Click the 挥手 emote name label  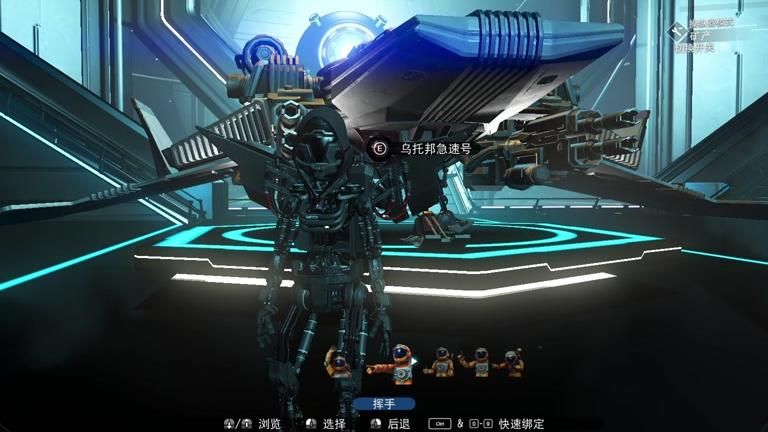coord(384,404)
